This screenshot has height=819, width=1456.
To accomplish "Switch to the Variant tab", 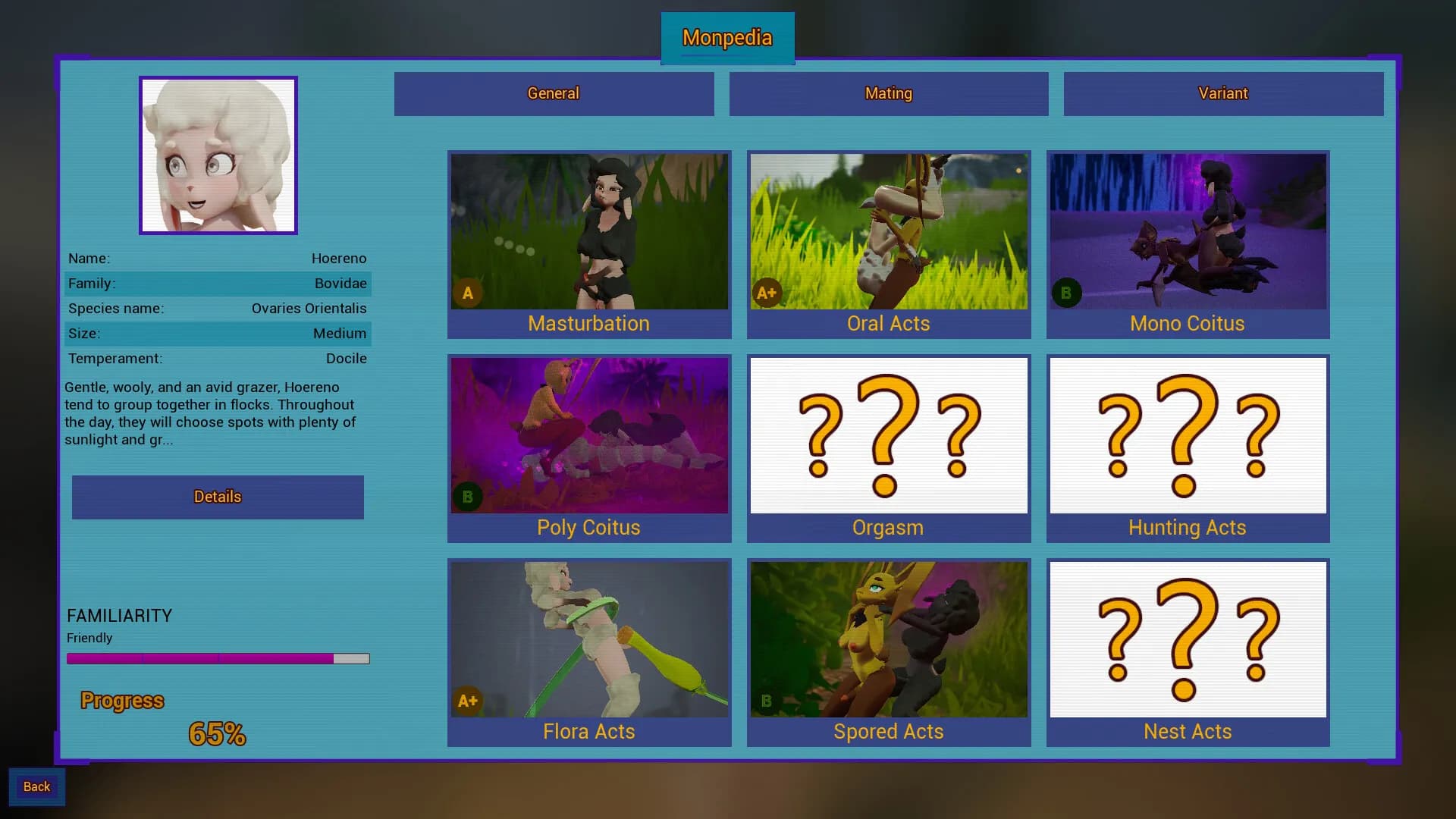I will point(1223,93).
